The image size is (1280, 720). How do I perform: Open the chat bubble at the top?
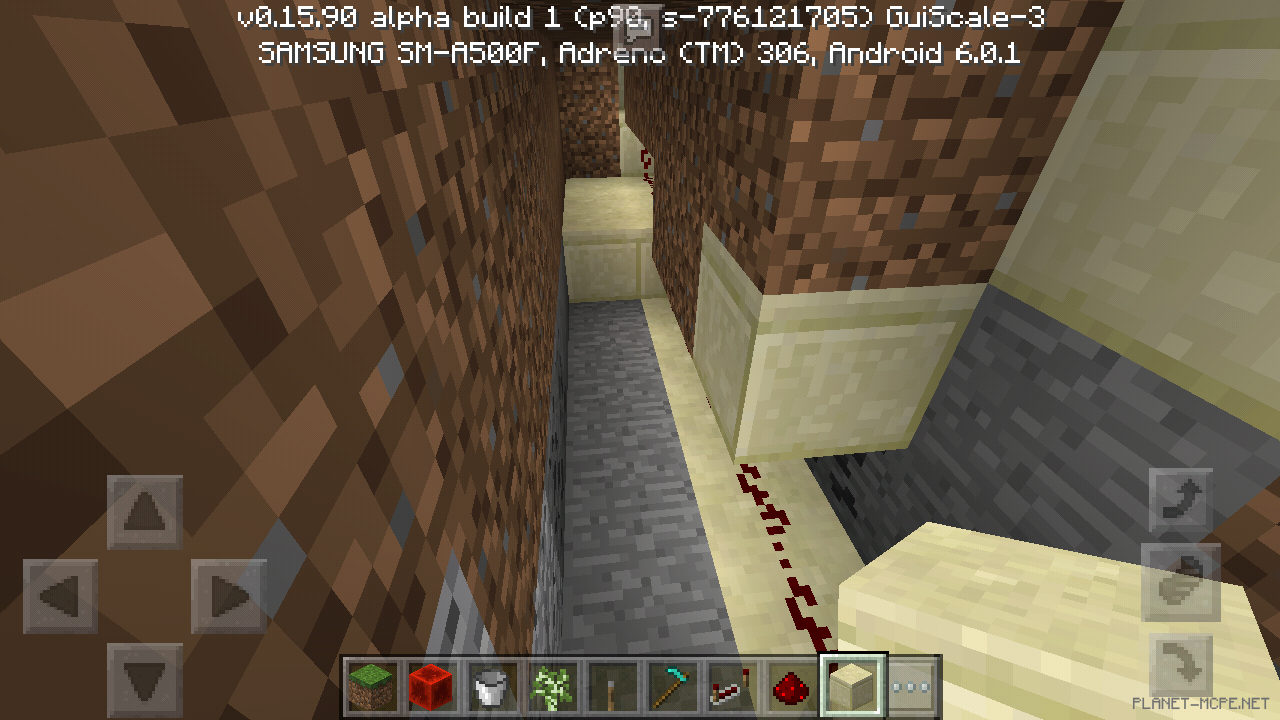638,25
